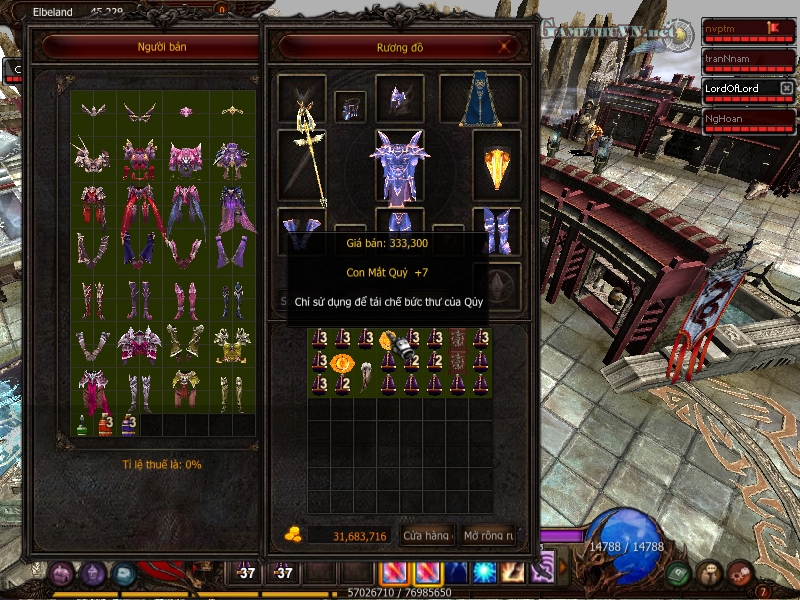
Task: Select the flaming orange shield slot
Action: (496, 165)
